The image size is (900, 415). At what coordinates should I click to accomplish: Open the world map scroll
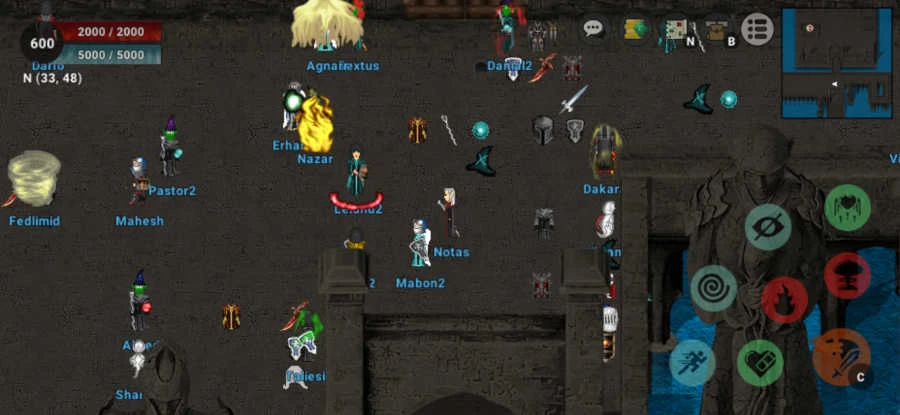676,29
